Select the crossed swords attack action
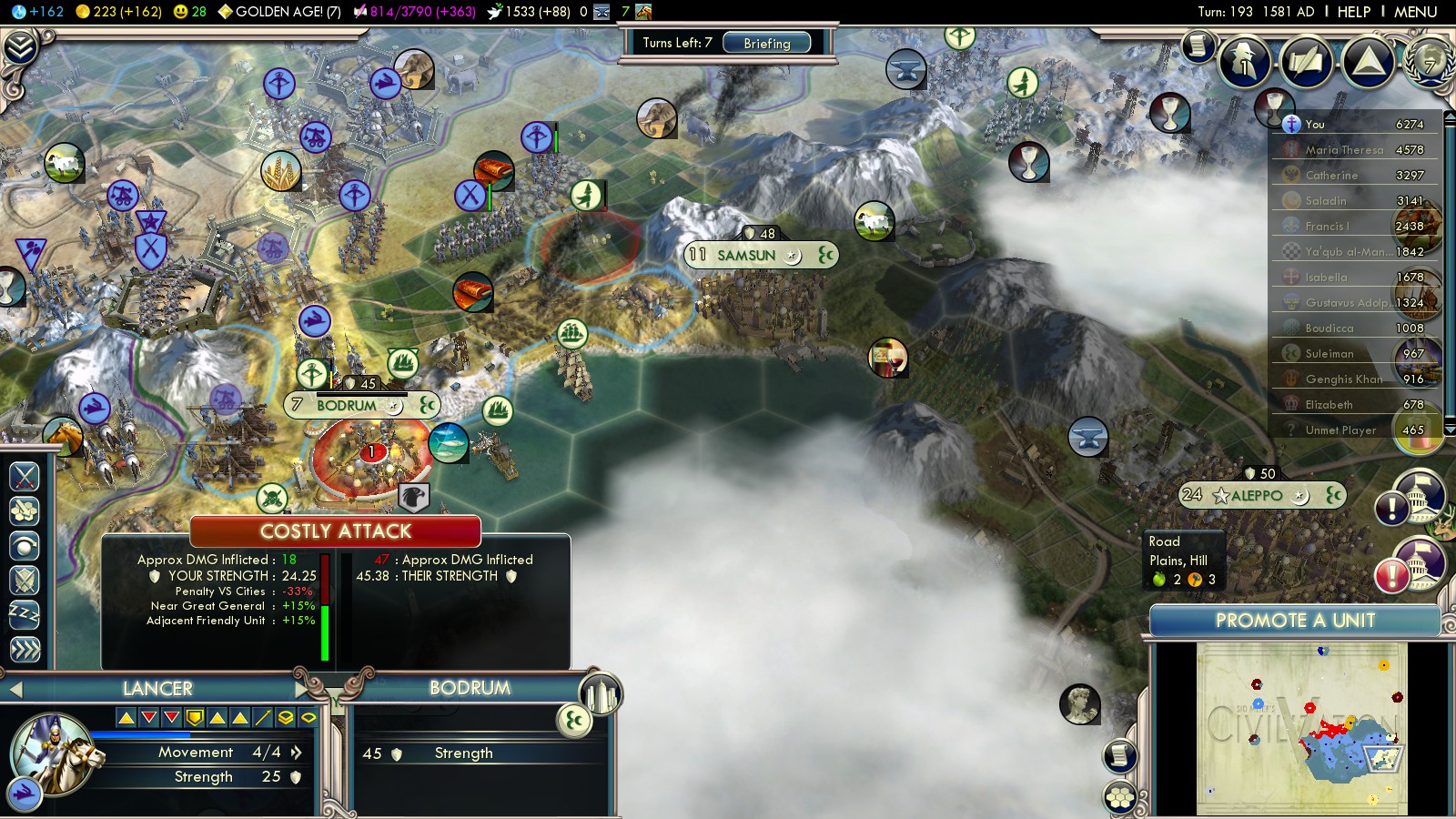Image resolution: width=1456 pixels, height=819 pixels. point(25,476)
